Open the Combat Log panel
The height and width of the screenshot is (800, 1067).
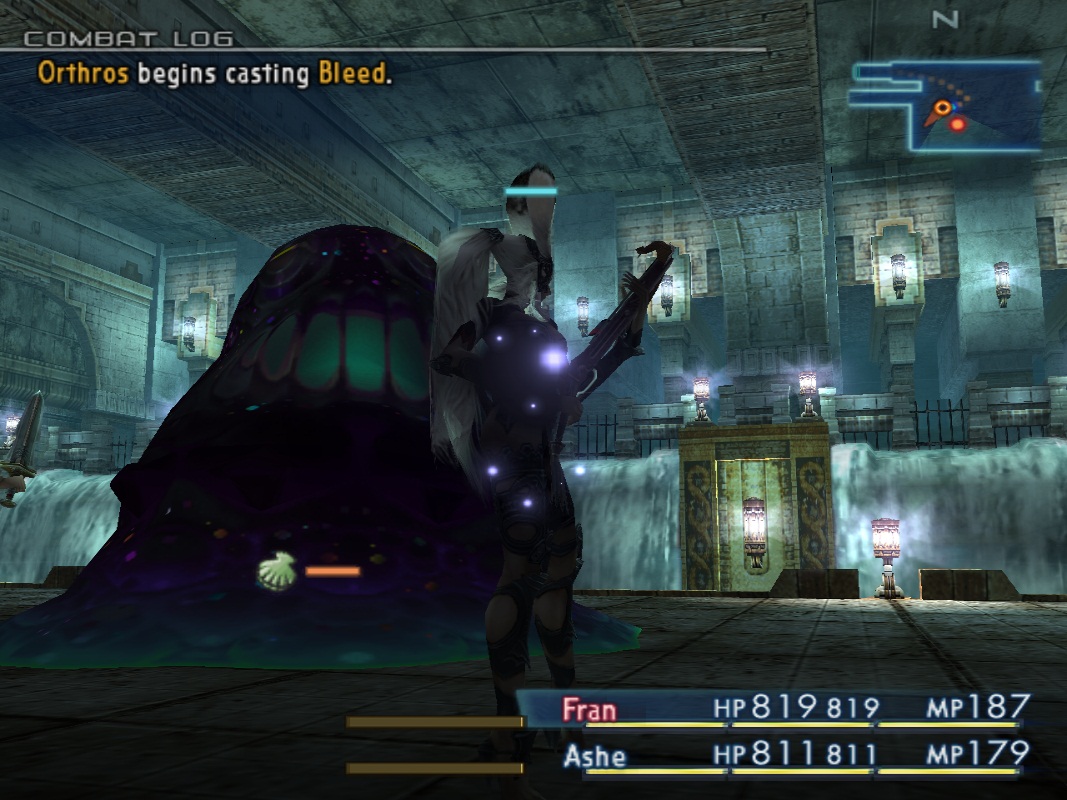[128, 40]
